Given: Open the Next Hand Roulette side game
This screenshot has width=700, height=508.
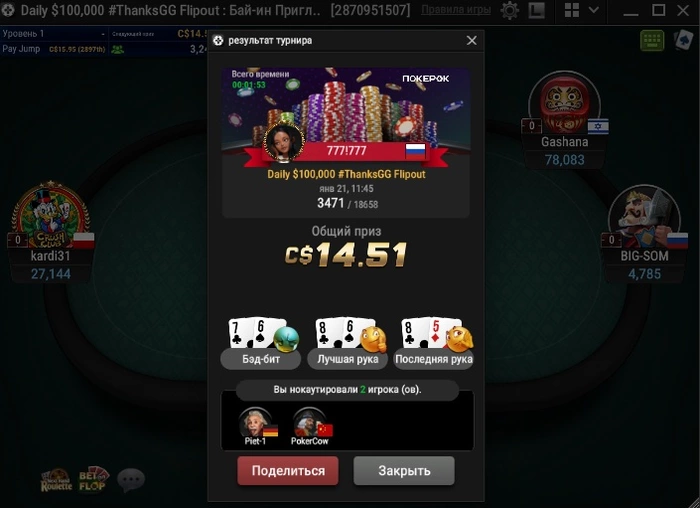Looking at the screenshot, I should coord(56,479).
